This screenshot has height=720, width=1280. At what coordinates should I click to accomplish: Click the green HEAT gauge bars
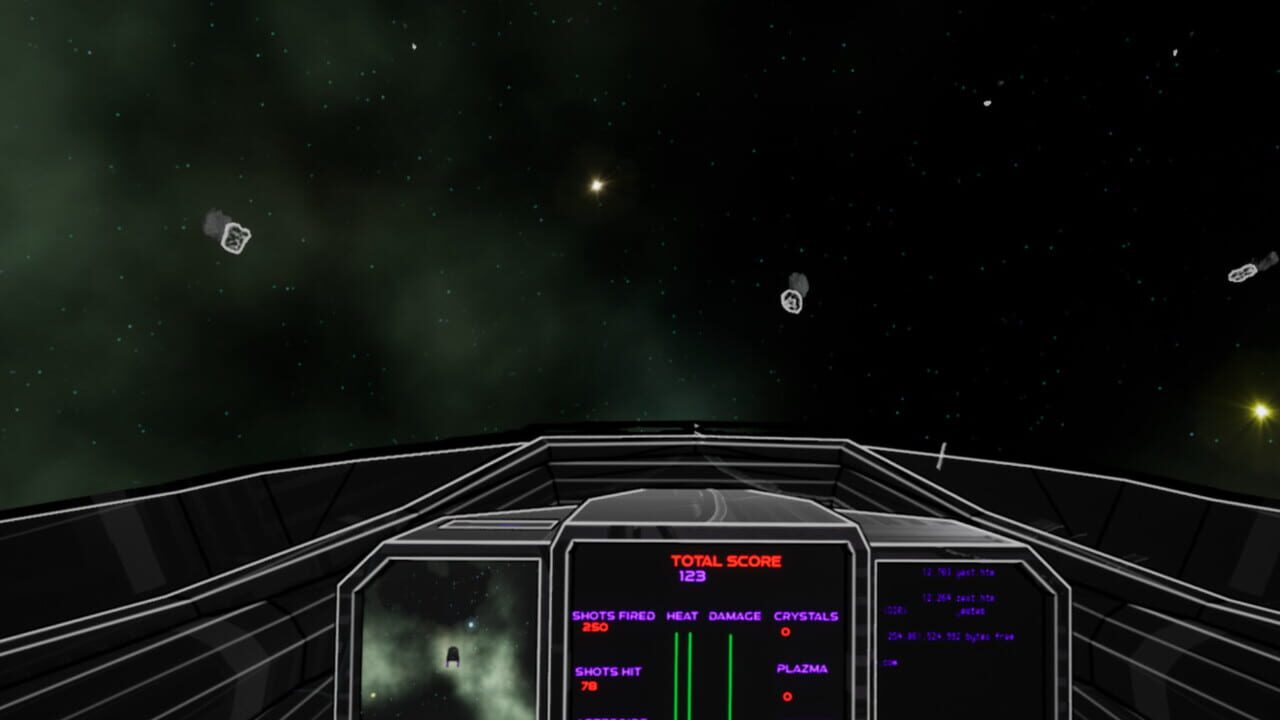point(683,670)
